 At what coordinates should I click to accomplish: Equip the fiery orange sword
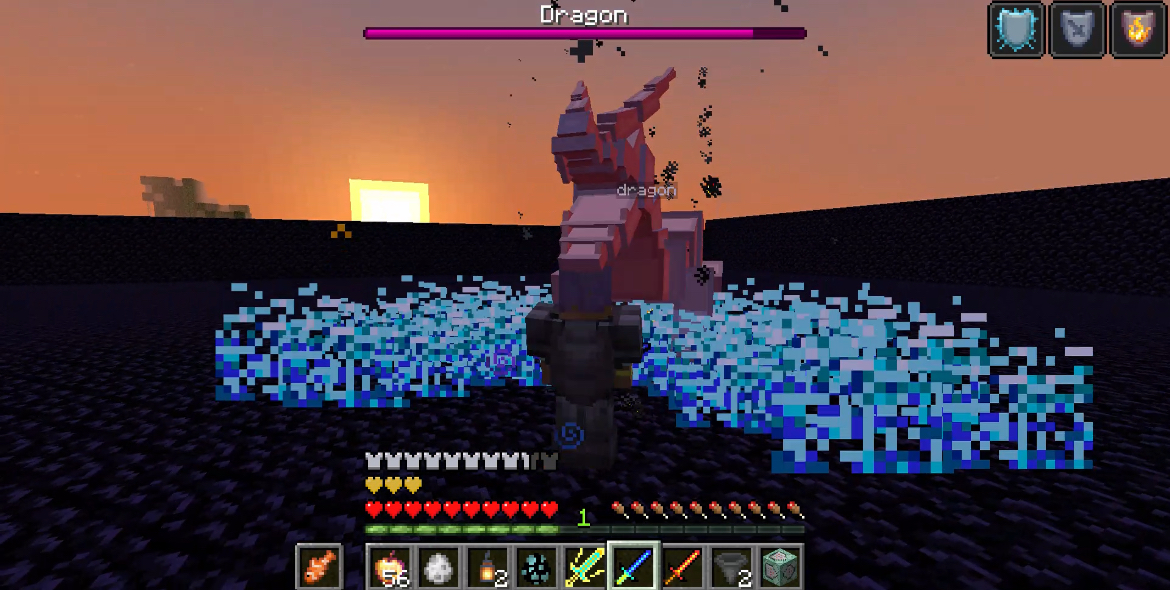click(x=683, y=567)
